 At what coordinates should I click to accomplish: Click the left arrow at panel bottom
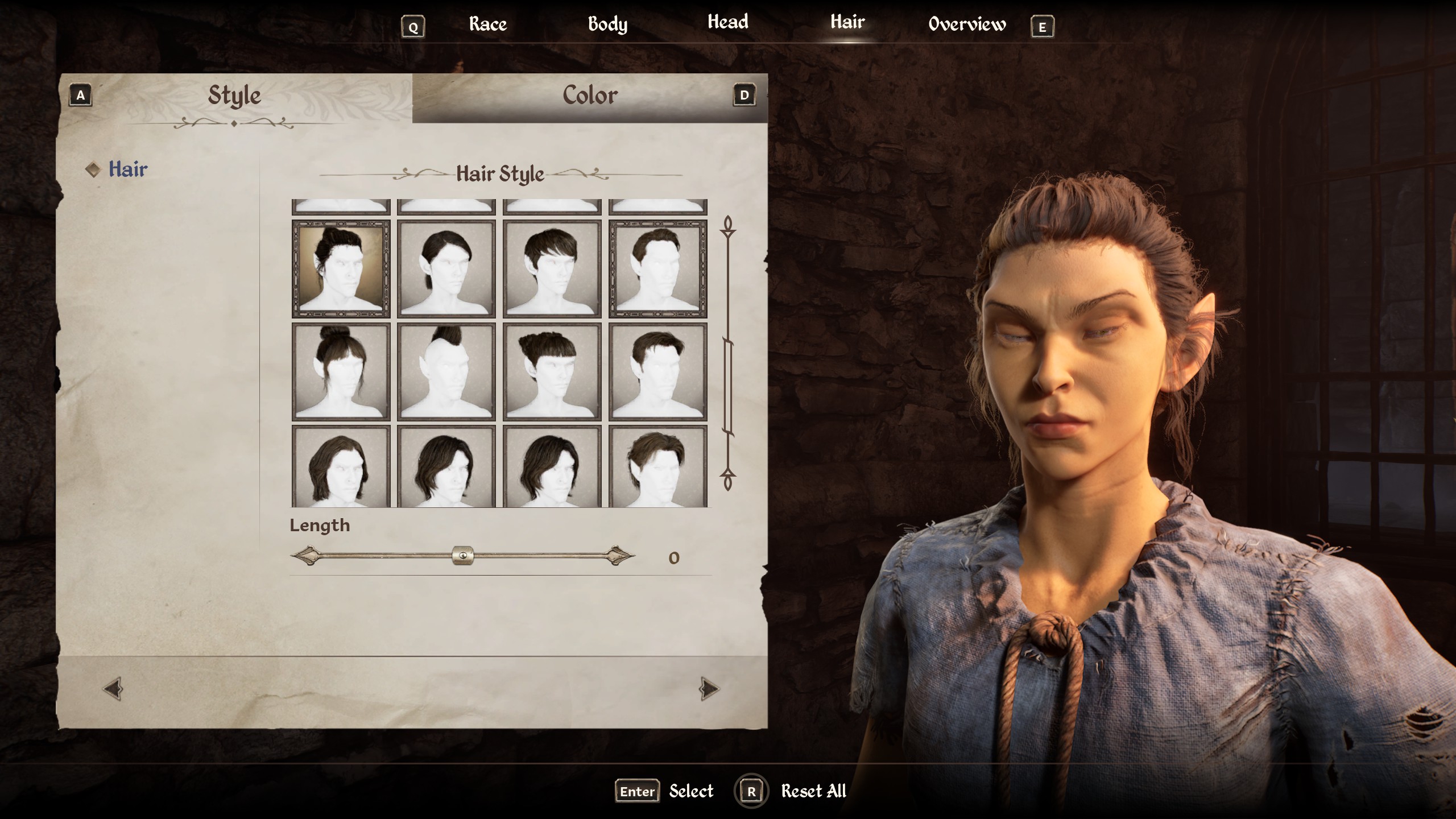(113, 689)
